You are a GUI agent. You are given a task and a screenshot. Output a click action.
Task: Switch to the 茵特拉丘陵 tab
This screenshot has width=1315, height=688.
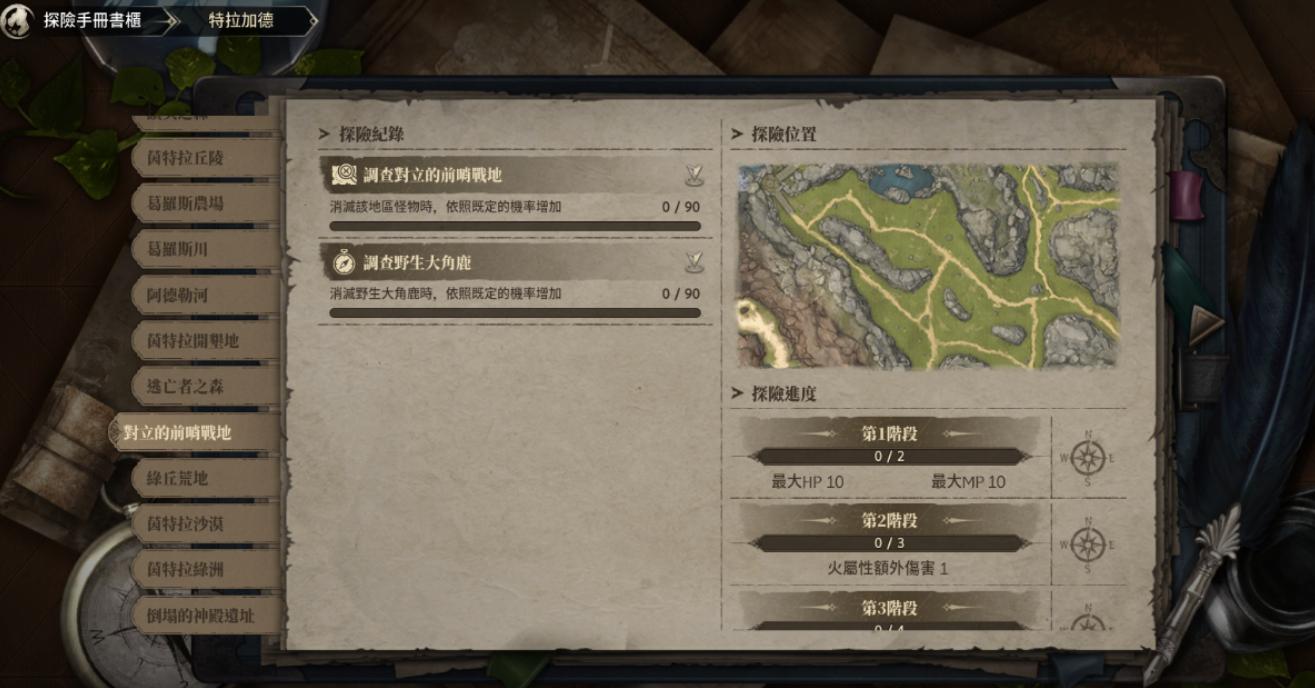(186, 158)
